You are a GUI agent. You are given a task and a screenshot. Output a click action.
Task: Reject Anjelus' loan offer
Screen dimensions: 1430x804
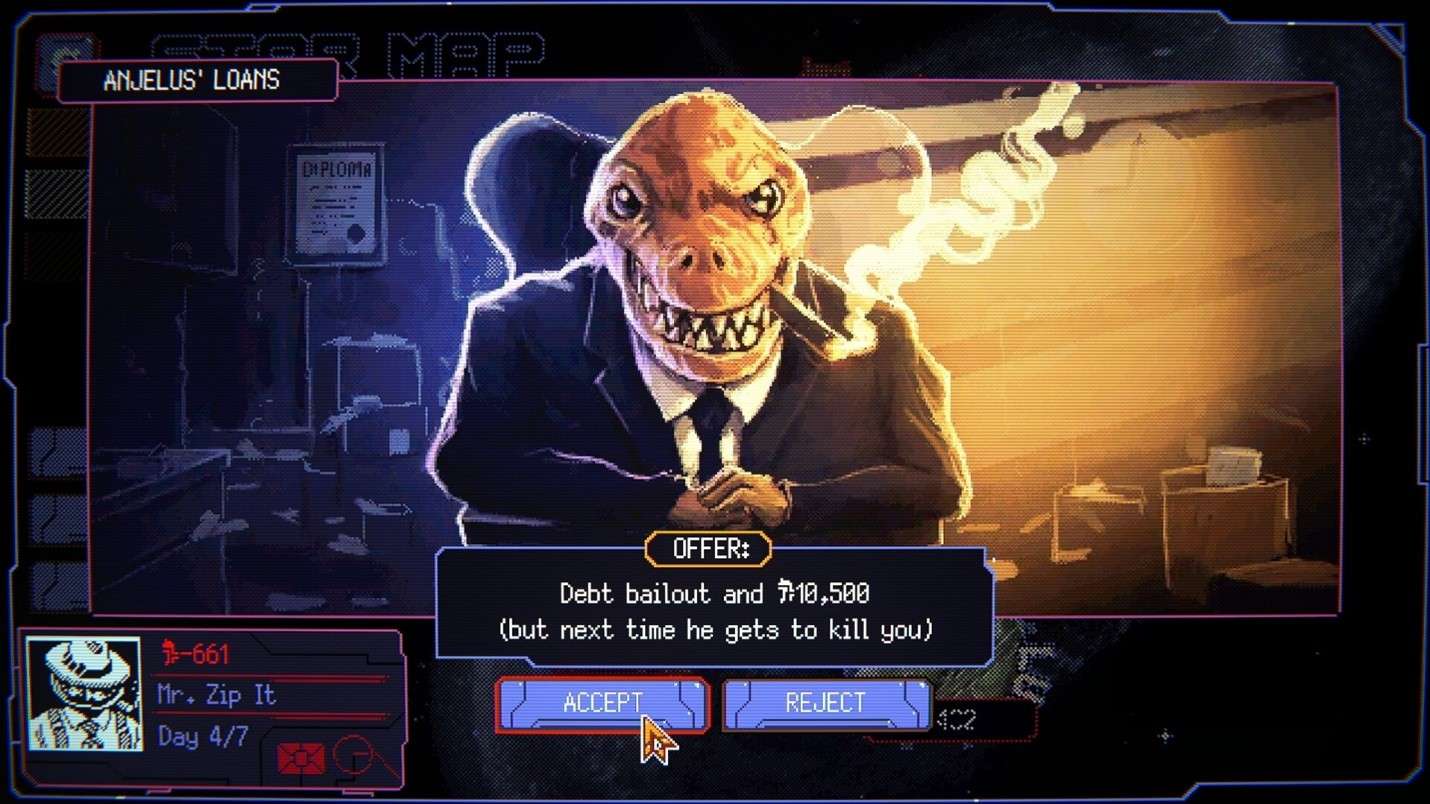point(826,703)
